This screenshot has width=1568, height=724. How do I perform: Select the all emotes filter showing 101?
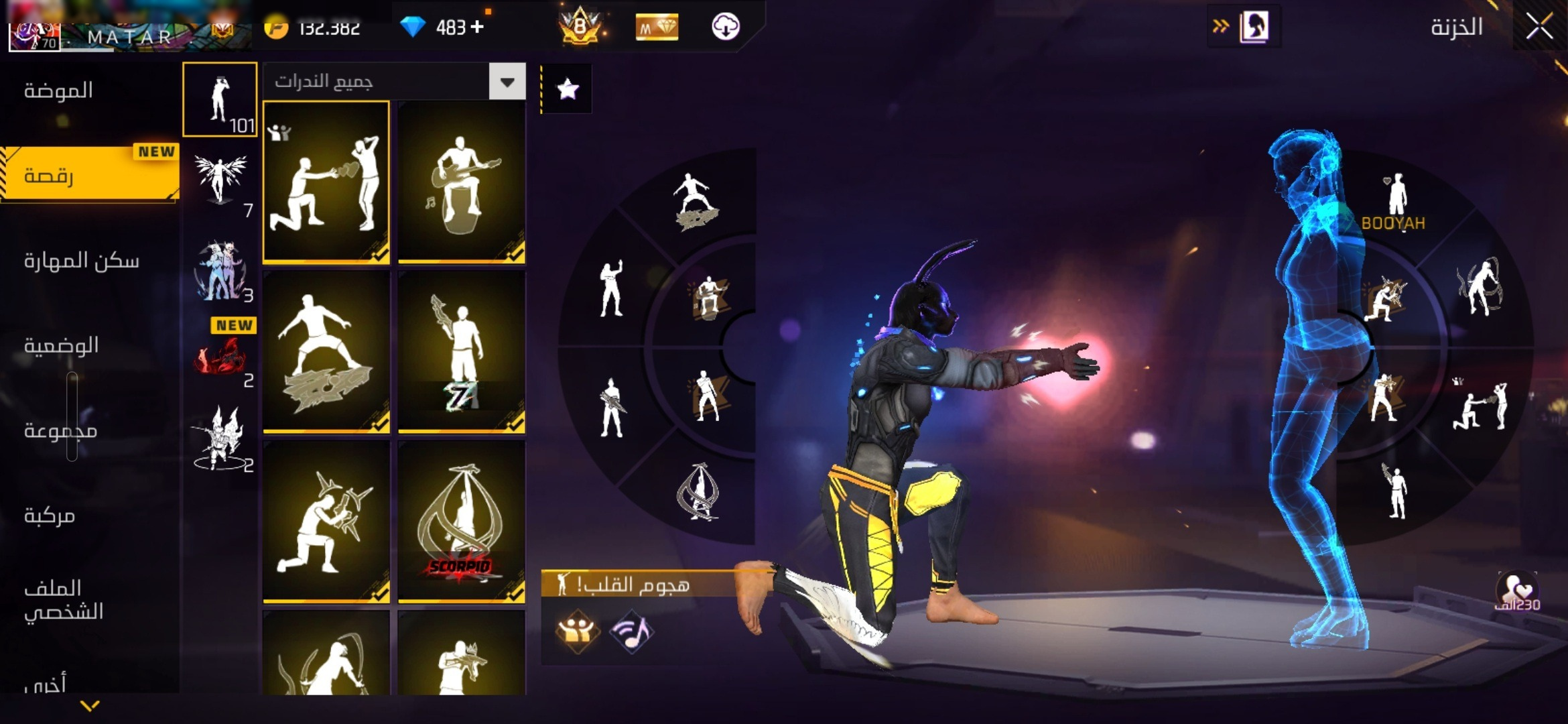coord(220,100)
